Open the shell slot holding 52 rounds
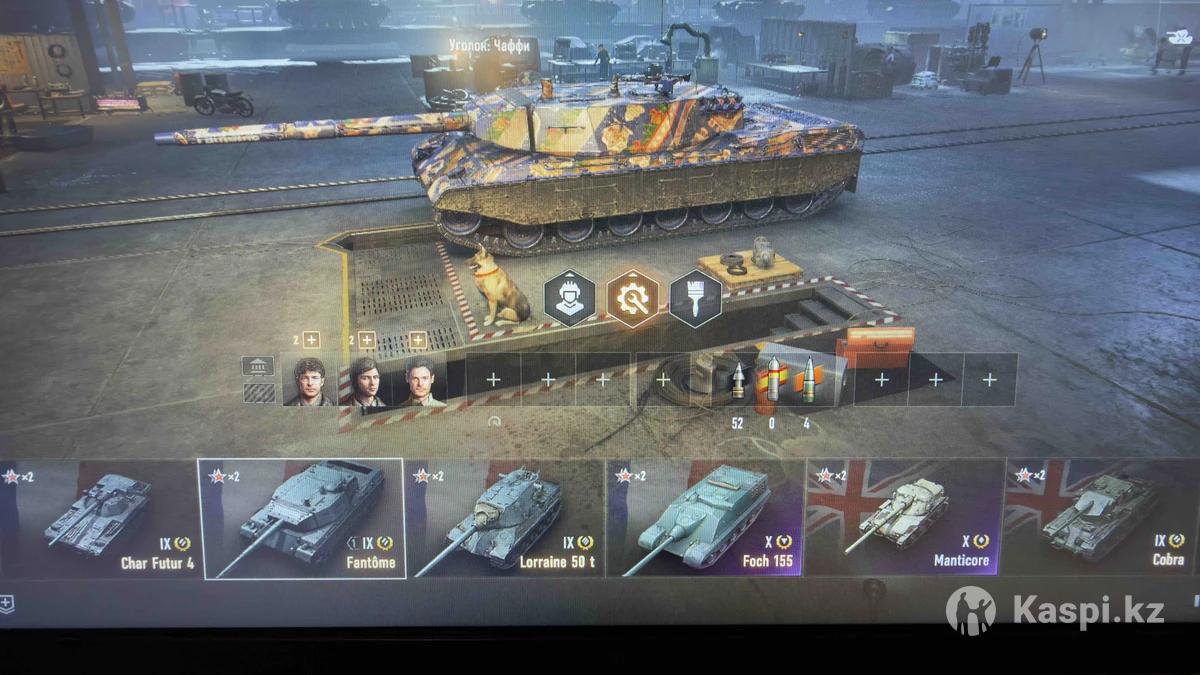1200x675 pixels. [x=738, y=381]
